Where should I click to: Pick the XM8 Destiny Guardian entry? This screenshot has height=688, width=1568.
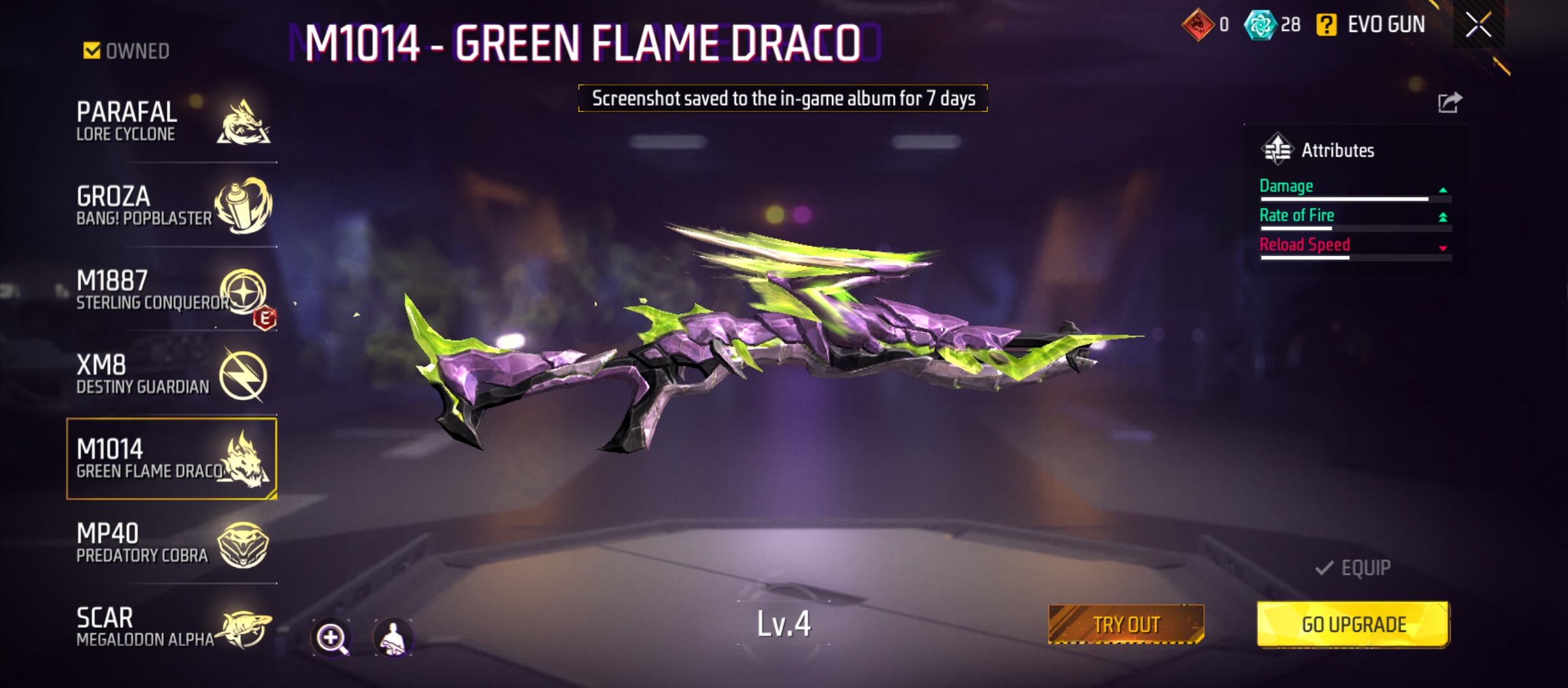coord(172,375)
